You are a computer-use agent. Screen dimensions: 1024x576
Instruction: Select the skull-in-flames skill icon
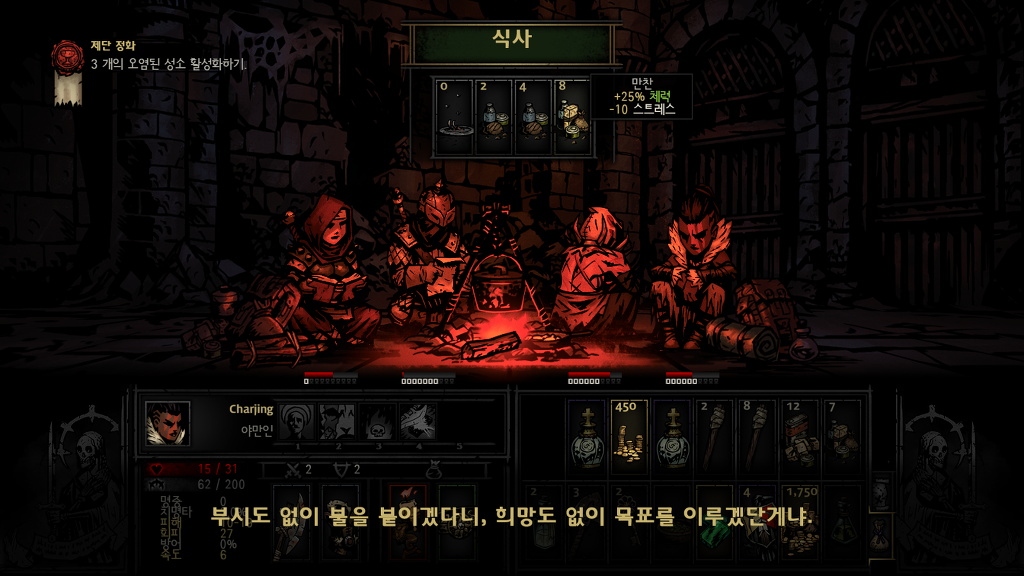[x=378, y=422]
